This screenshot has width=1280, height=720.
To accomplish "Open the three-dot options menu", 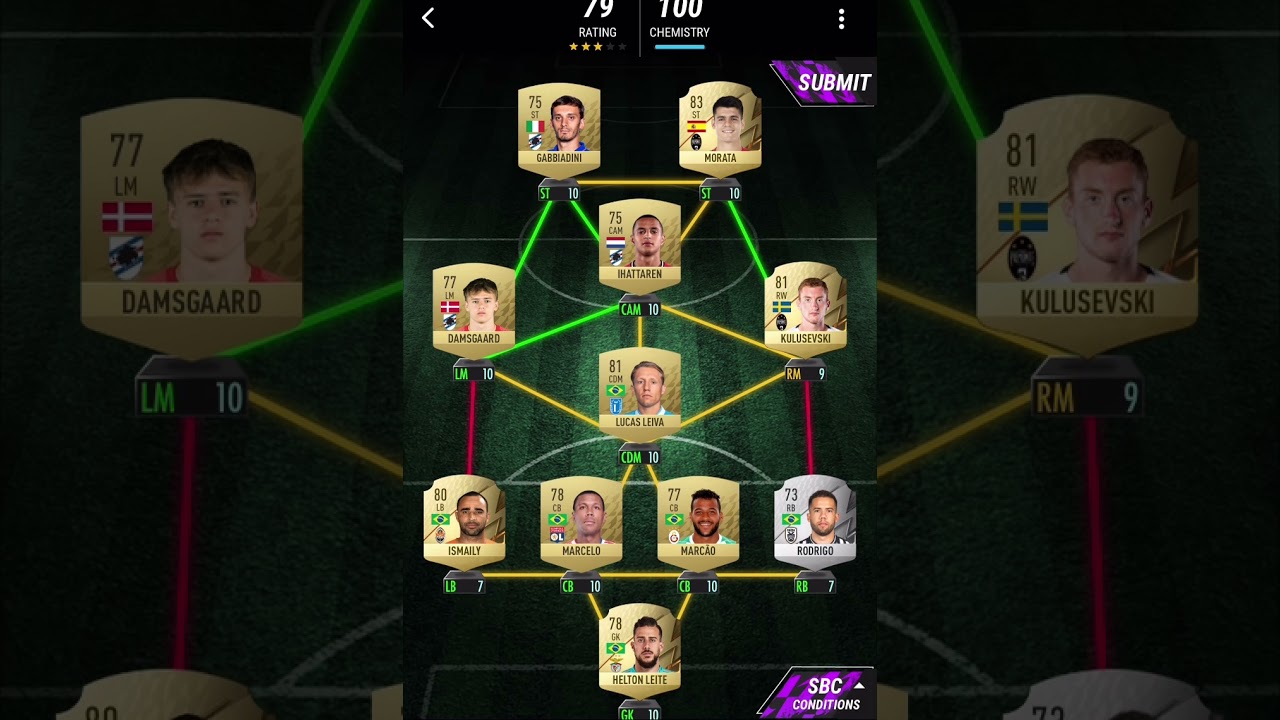I will coord(841,19).
